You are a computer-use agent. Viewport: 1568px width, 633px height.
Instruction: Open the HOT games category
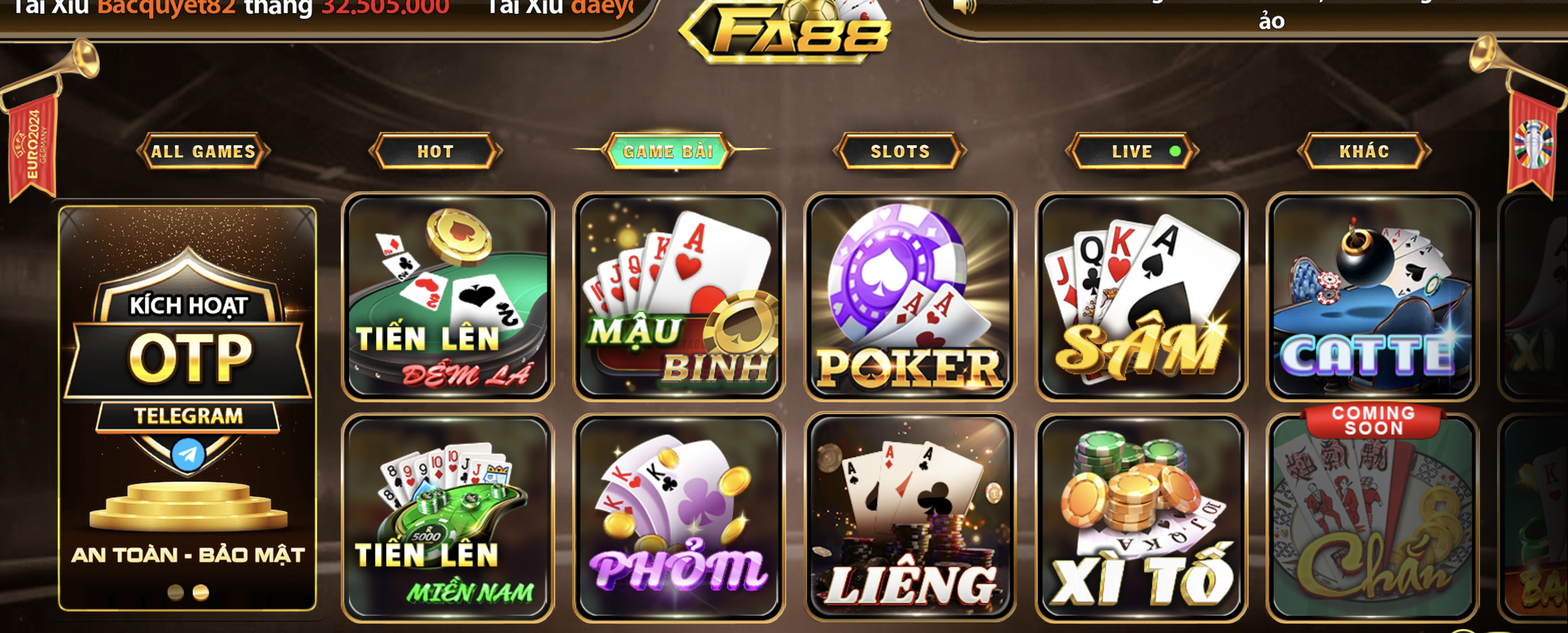pos(437,152)
